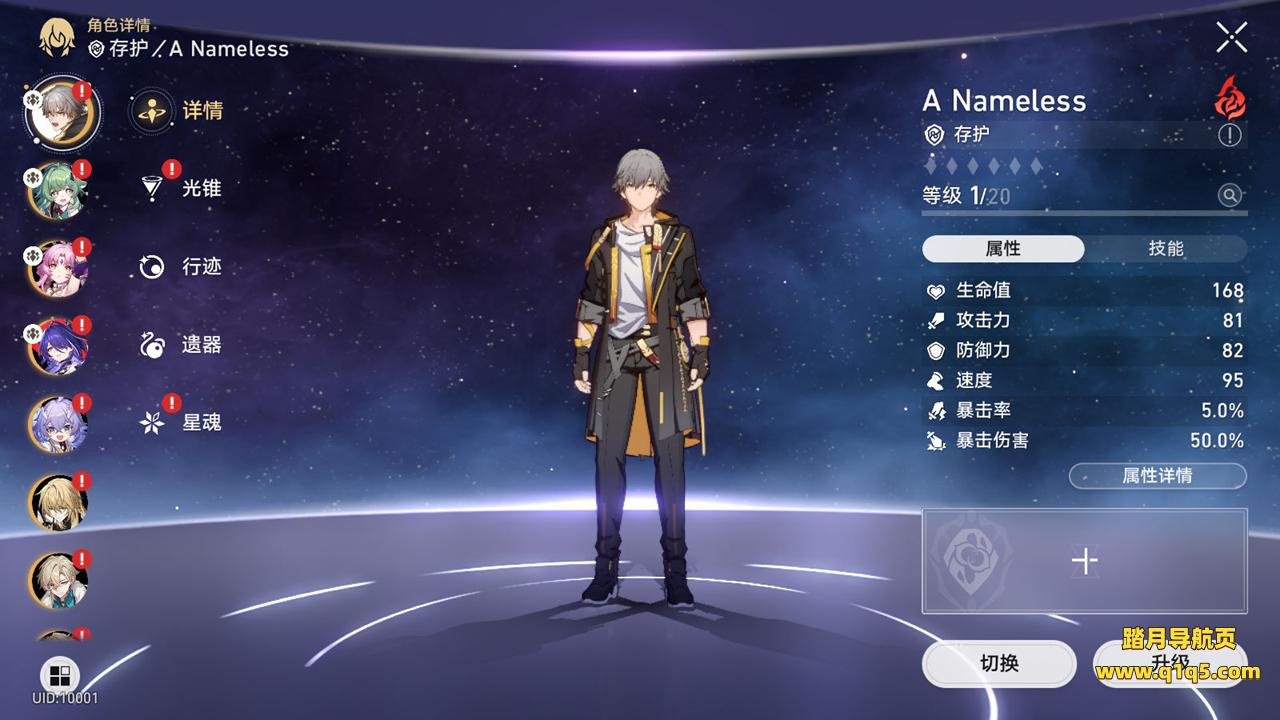Viewport: 1280px width, 720px height.
Task: Open the 遗器 relics section
Action: click(x=181, y=344)
